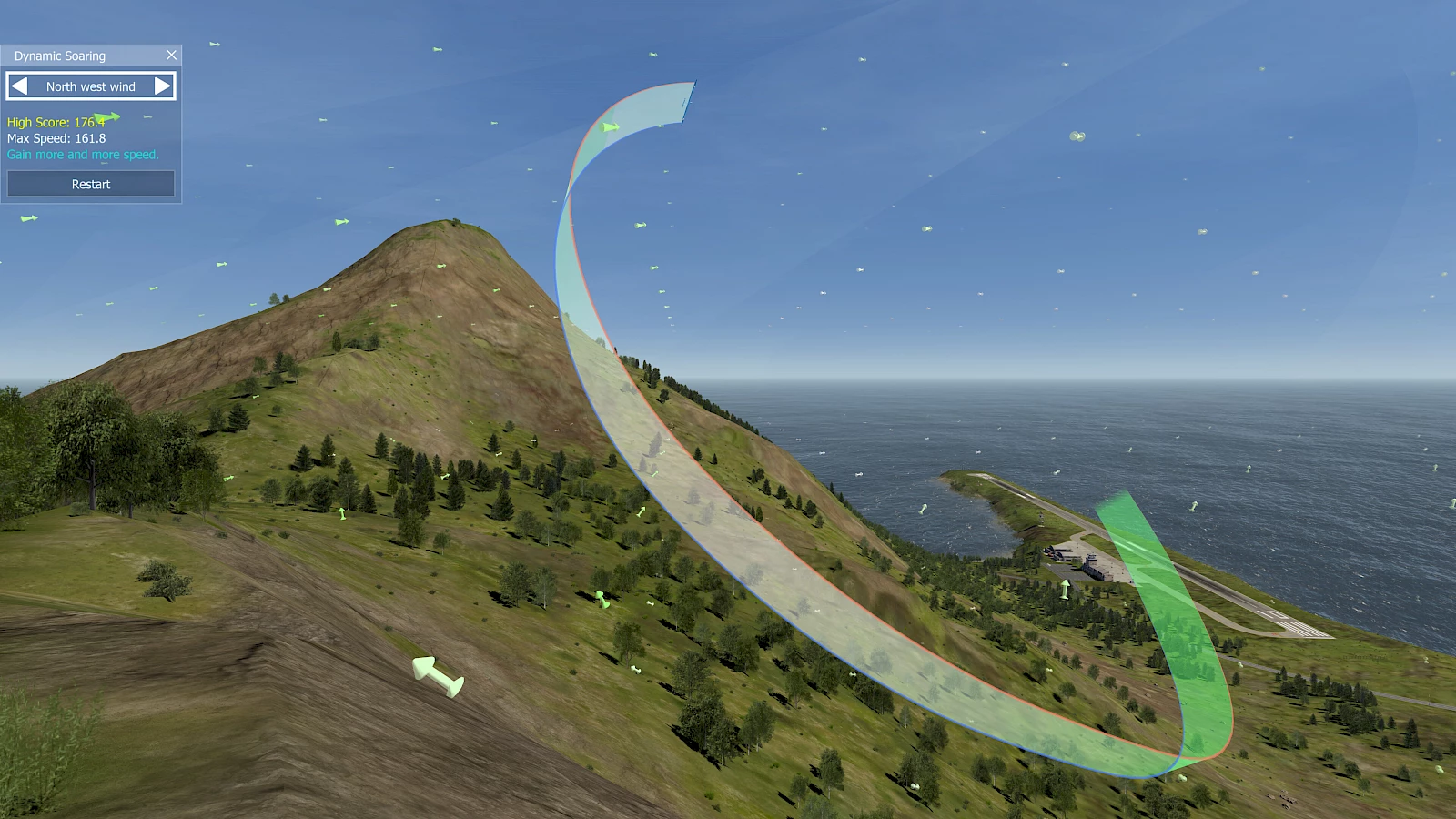Image resolution: width=1456 pixels, height=819 pixels.
Task: Switch to the previous wind direction
Action: tap(19, 86)
